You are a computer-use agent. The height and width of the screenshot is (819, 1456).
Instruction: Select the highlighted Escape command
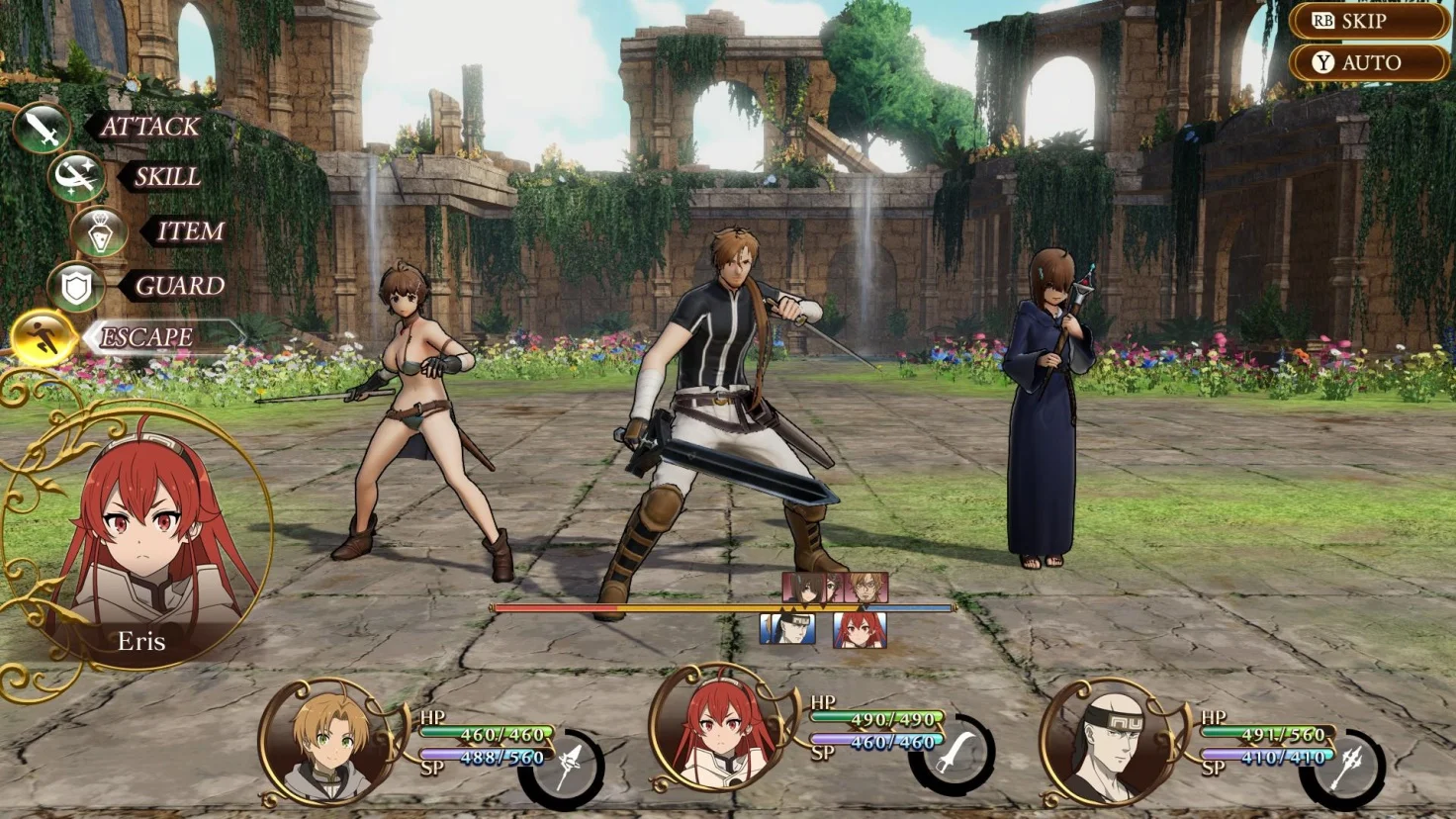click(x=146, y=337)
